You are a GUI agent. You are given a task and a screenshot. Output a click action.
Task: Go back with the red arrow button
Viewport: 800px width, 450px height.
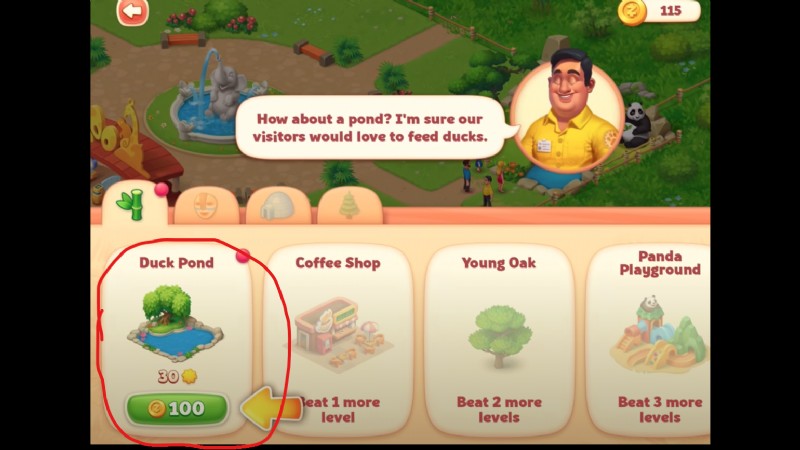[132, 12]
